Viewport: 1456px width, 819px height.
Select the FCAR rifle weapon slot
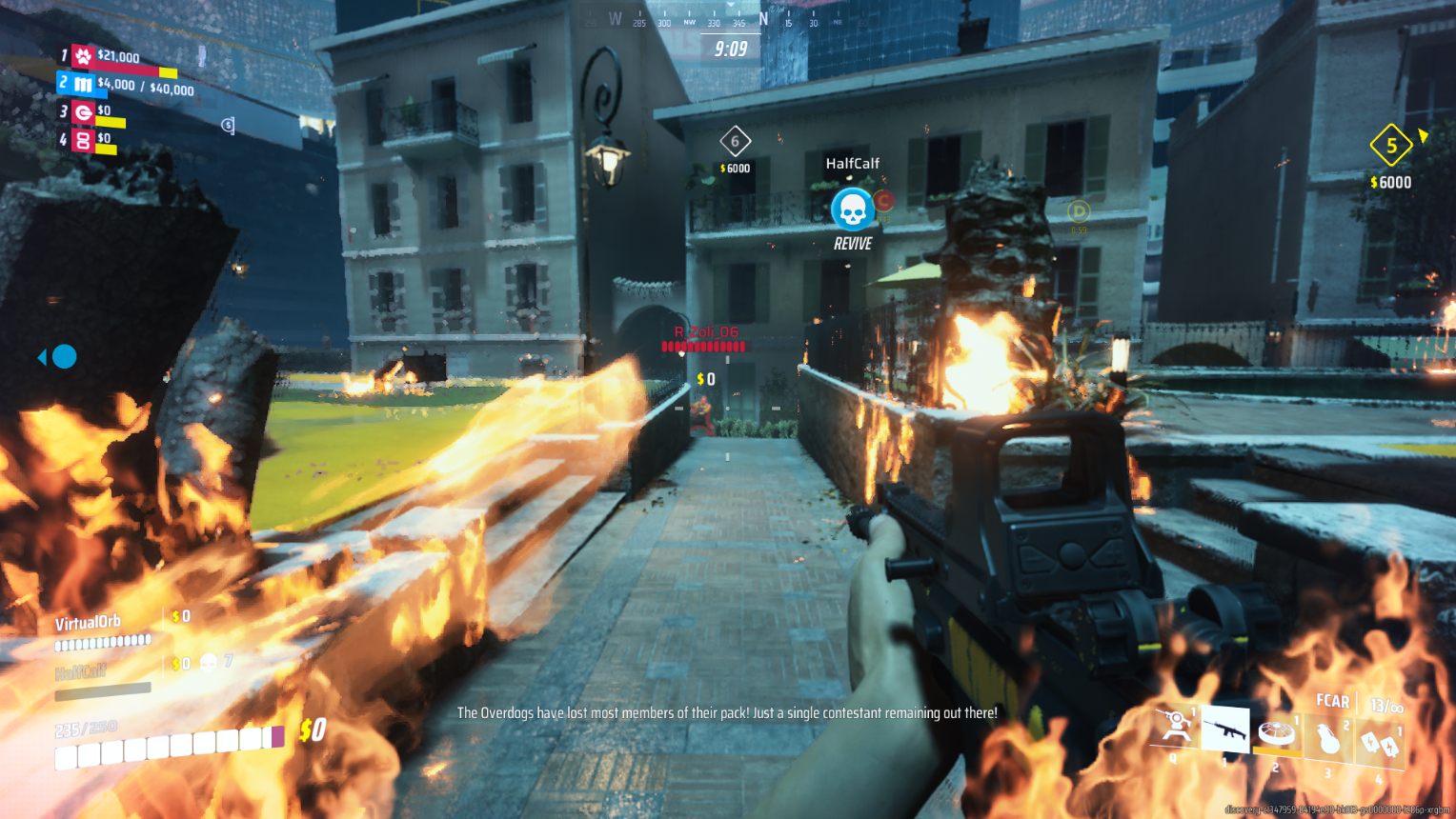point(1225,730)
